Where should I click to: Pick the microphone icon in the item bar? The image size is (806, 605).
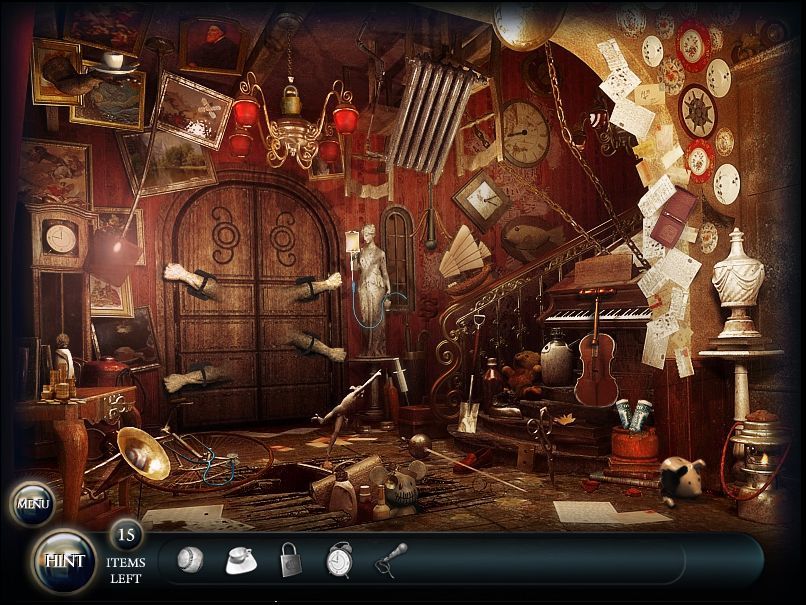pyautogui.click(x=390, y=559)
